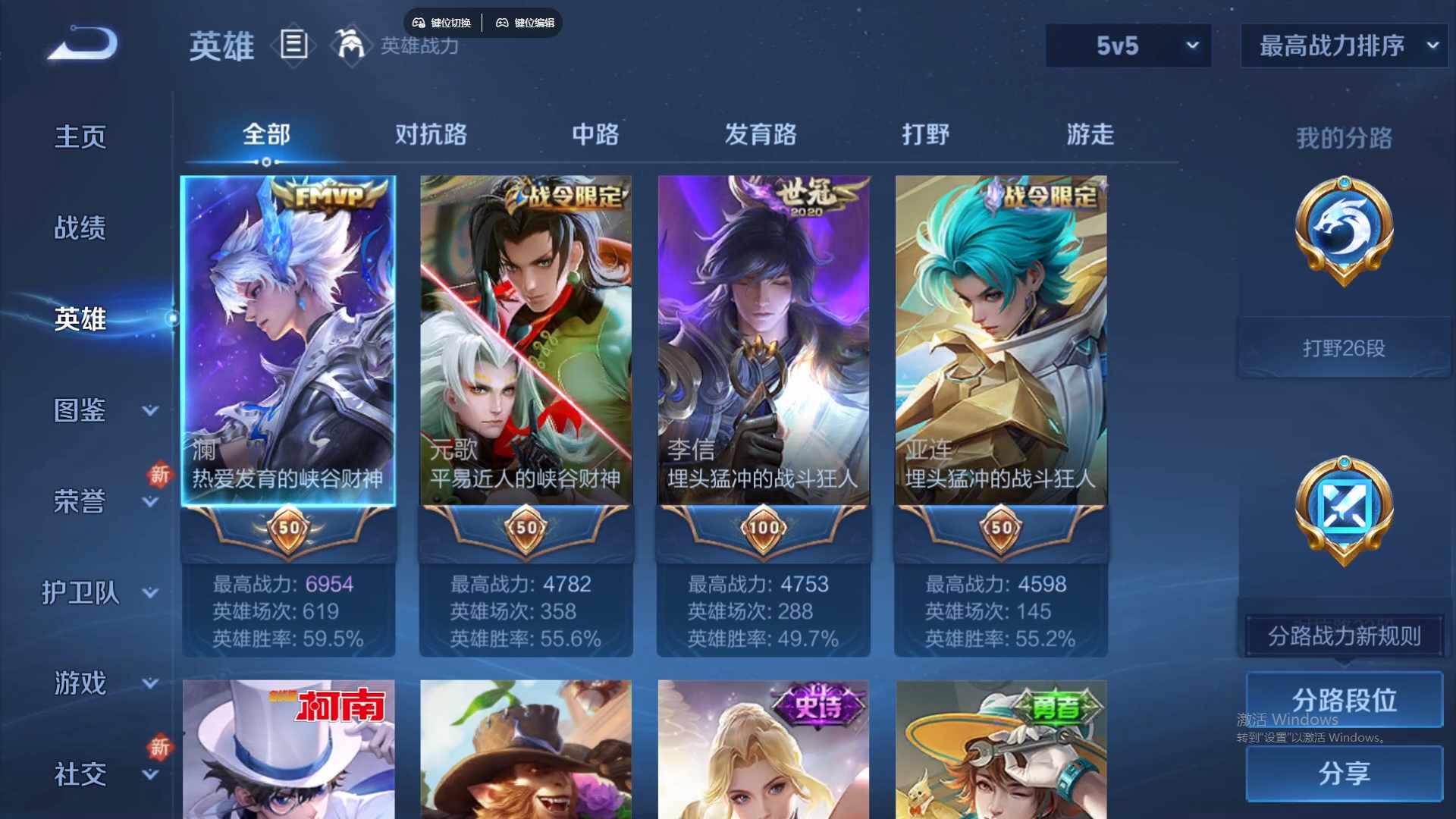The image size is (1456, 819).
Task: Open the hero list document icon beside 英雄
Action: (294, 45)
